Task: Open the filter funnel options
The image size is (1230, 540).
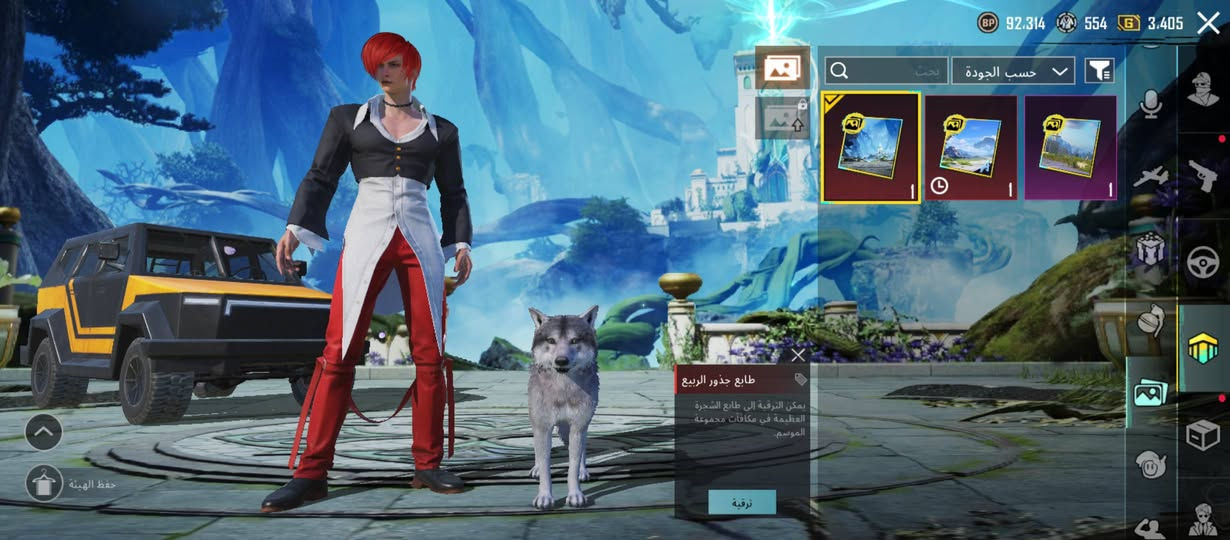Action: coord(1099,70)
